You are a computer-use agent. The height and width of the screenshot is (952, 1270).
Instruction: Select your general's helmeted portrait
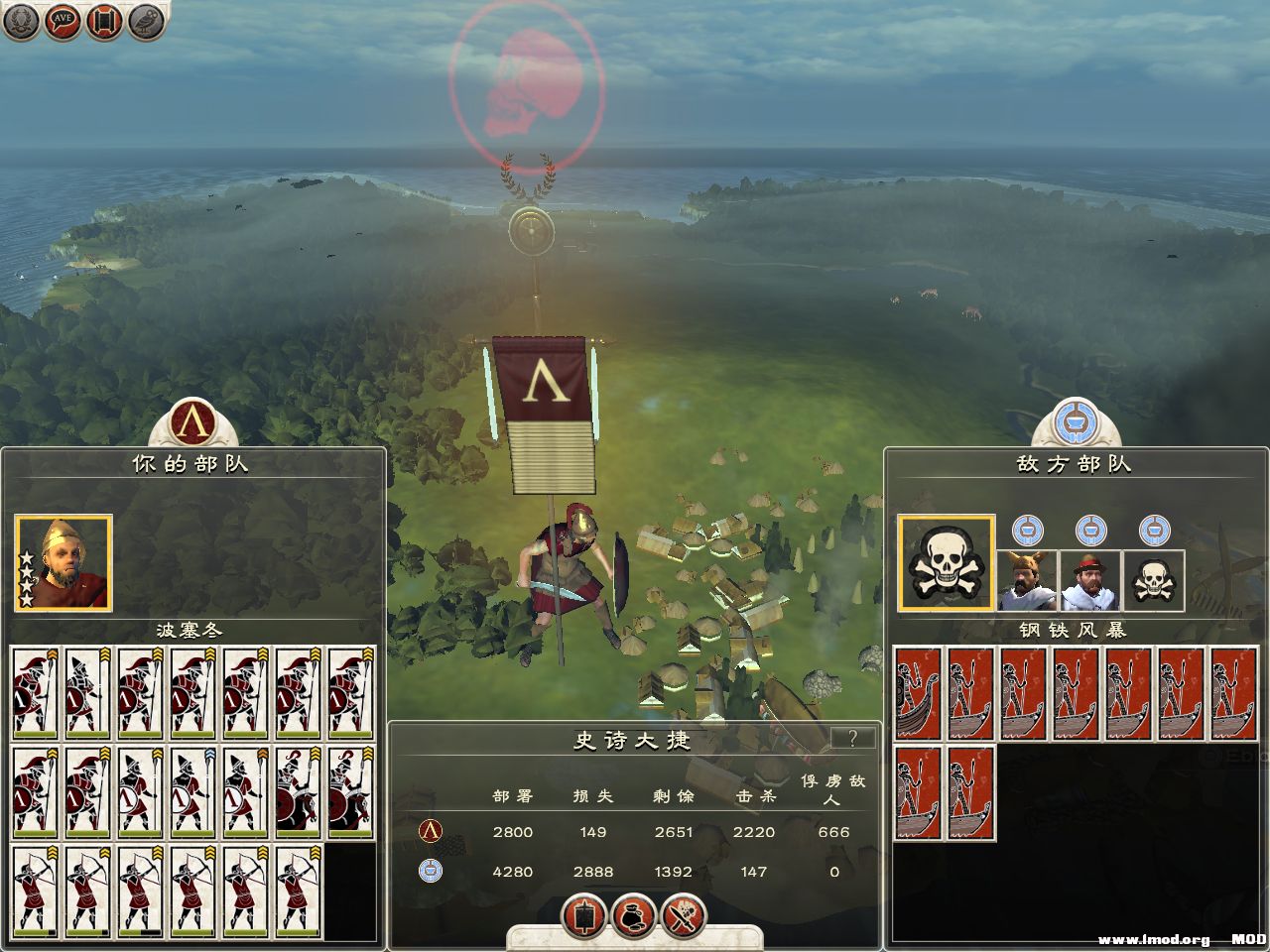(x=63, y=562)
